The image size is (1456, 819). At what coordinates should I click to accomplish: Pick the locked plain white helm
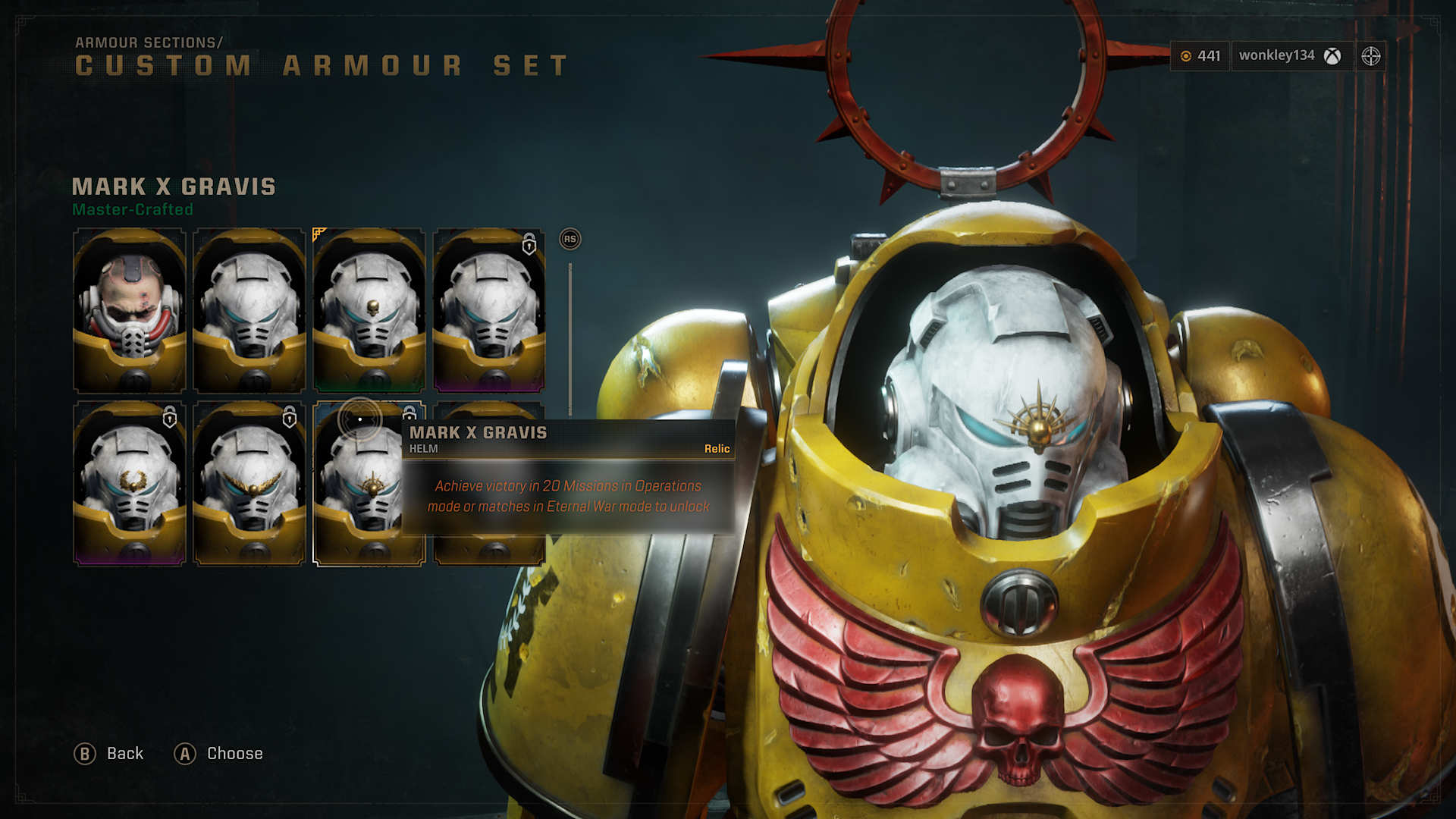489,310
